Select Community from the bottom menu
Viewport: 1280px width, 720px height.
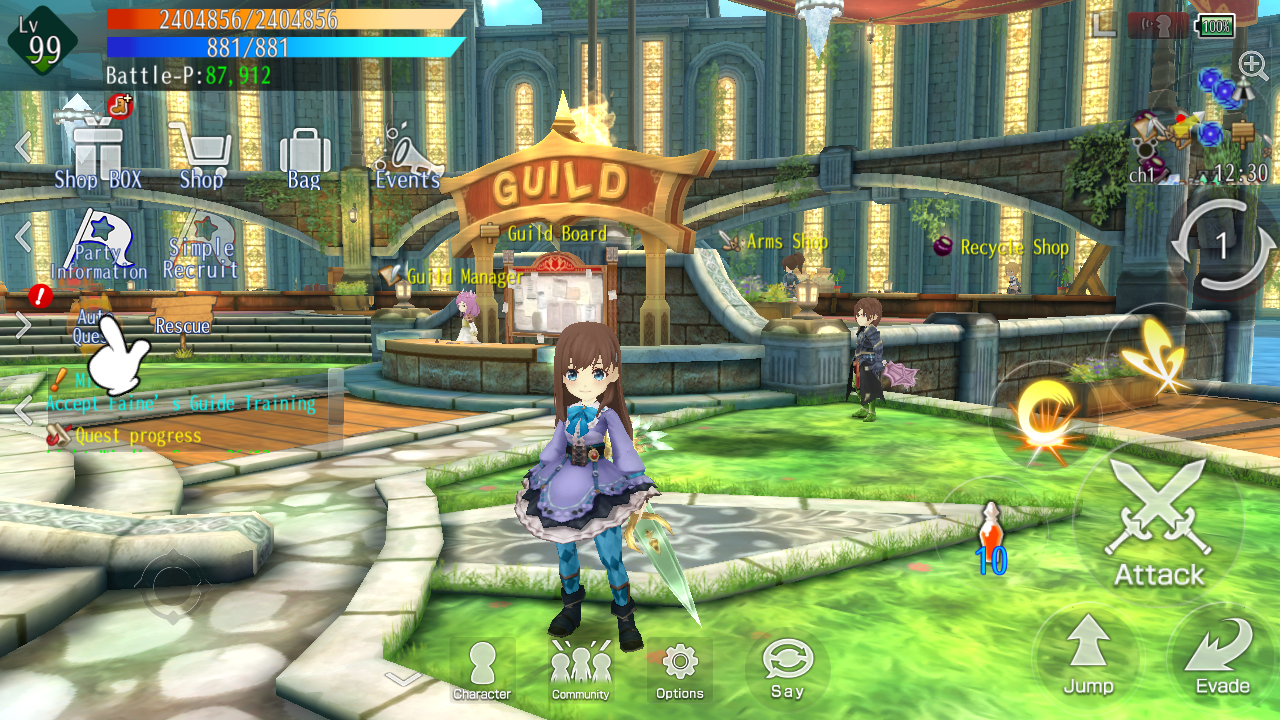click(x=579, y=665)
